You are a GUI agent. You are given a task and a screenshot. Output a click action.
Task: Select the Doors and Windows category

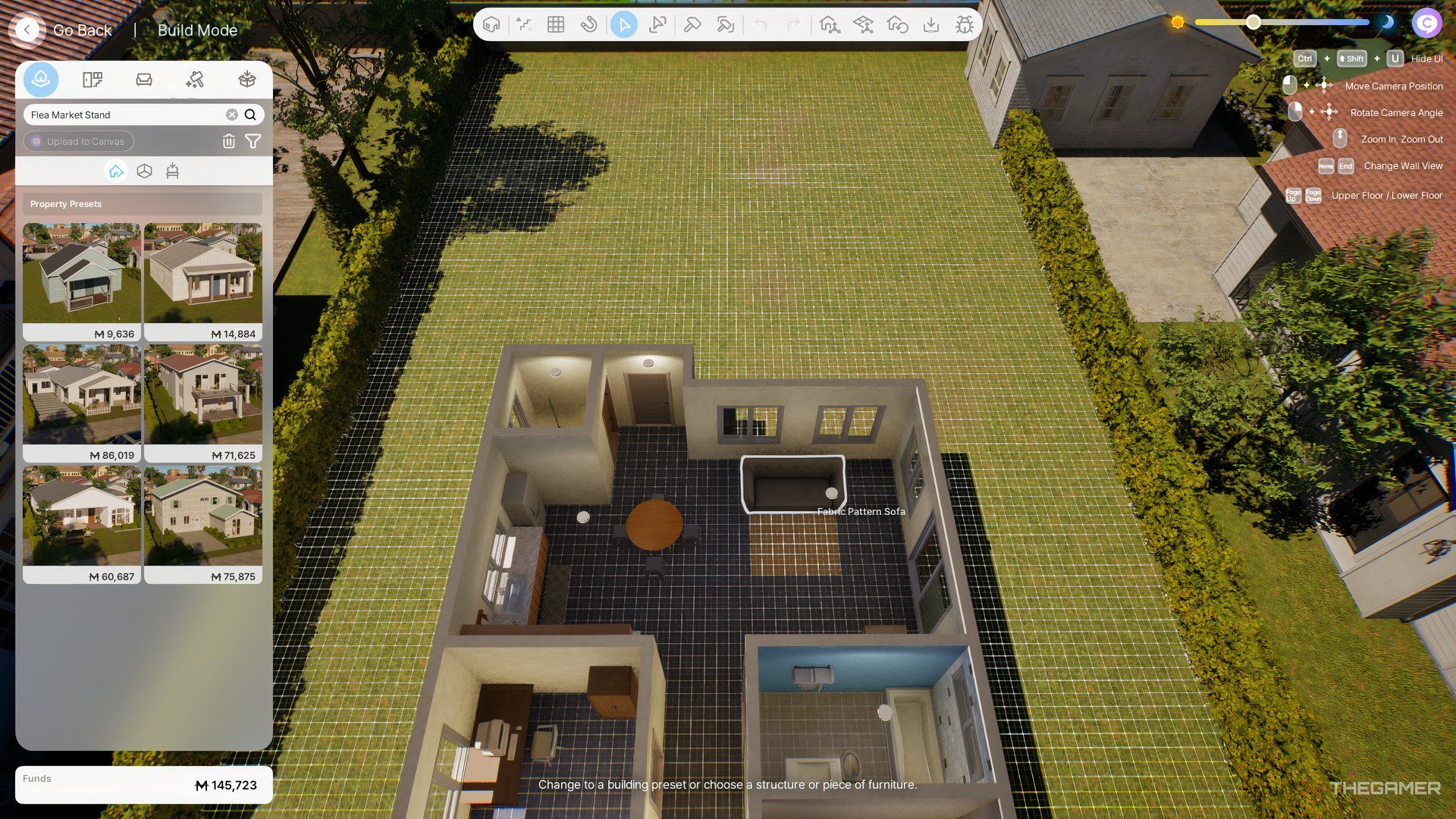(x=92, y=79)
